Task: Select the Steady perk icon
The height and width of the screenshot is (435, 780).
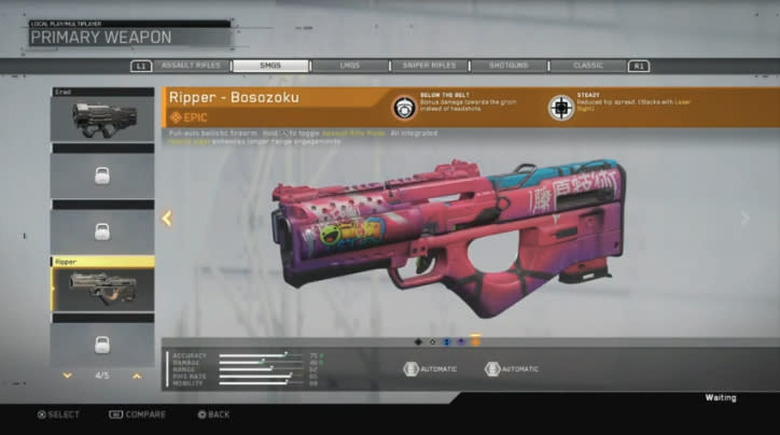Action: coord(561,107)
